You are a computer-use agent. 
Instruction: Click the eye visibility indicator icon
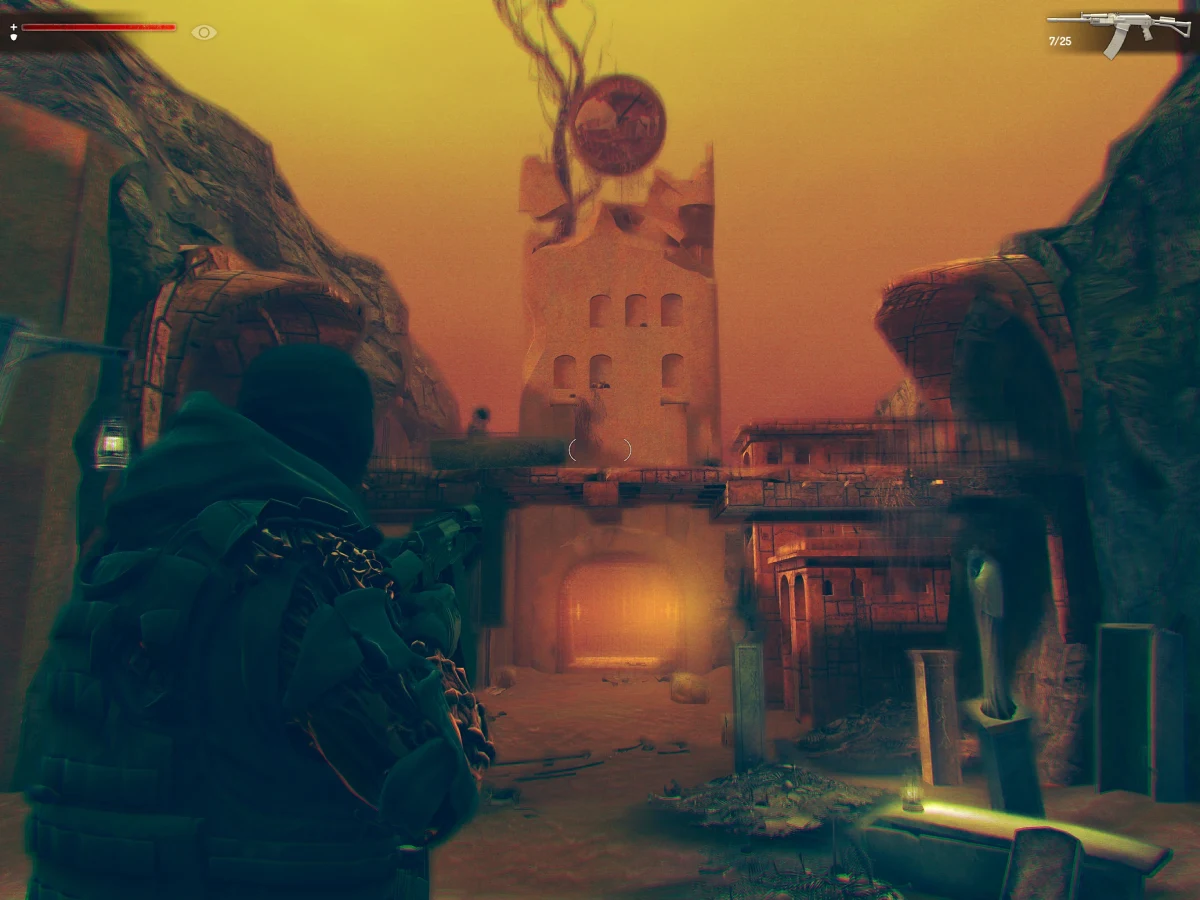click(x=204, y=33)
